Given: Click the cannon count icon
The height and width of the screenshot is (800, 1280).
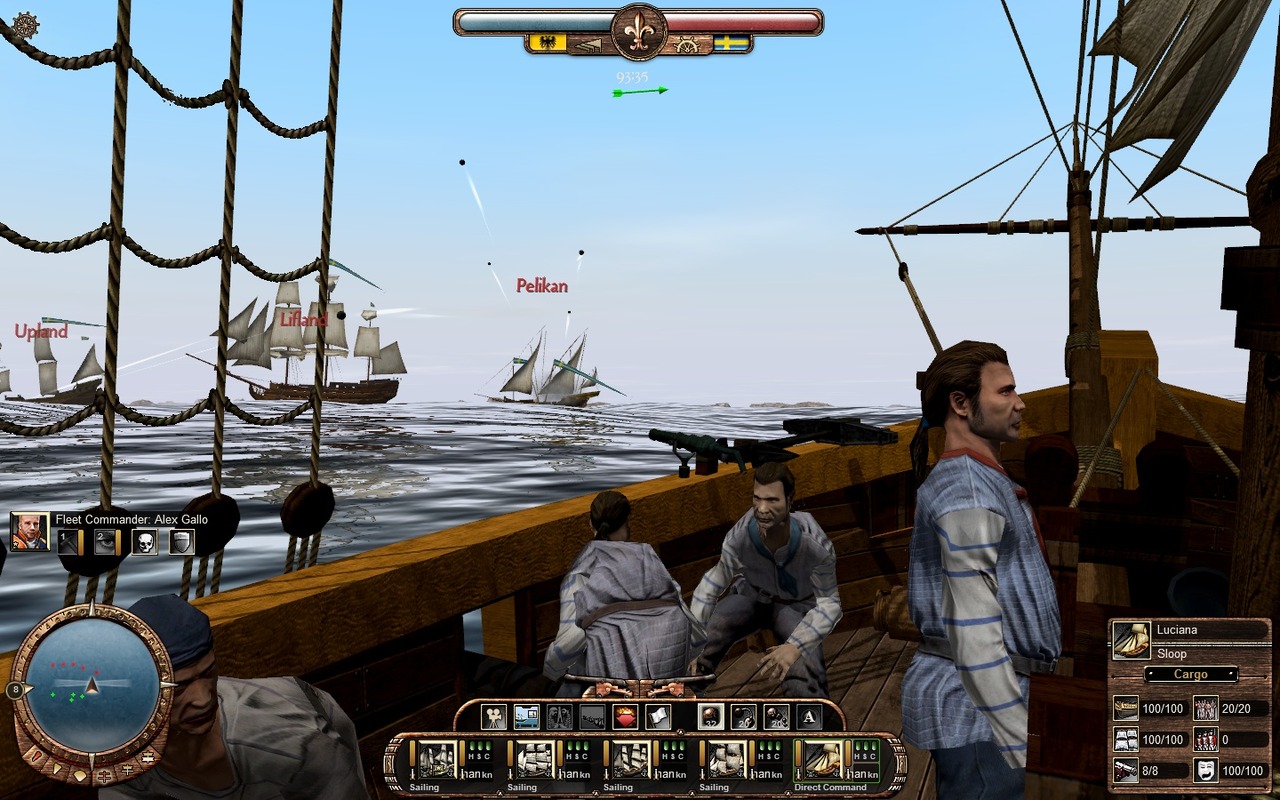Looking at the screenshot, I should tap(1125, 769).
